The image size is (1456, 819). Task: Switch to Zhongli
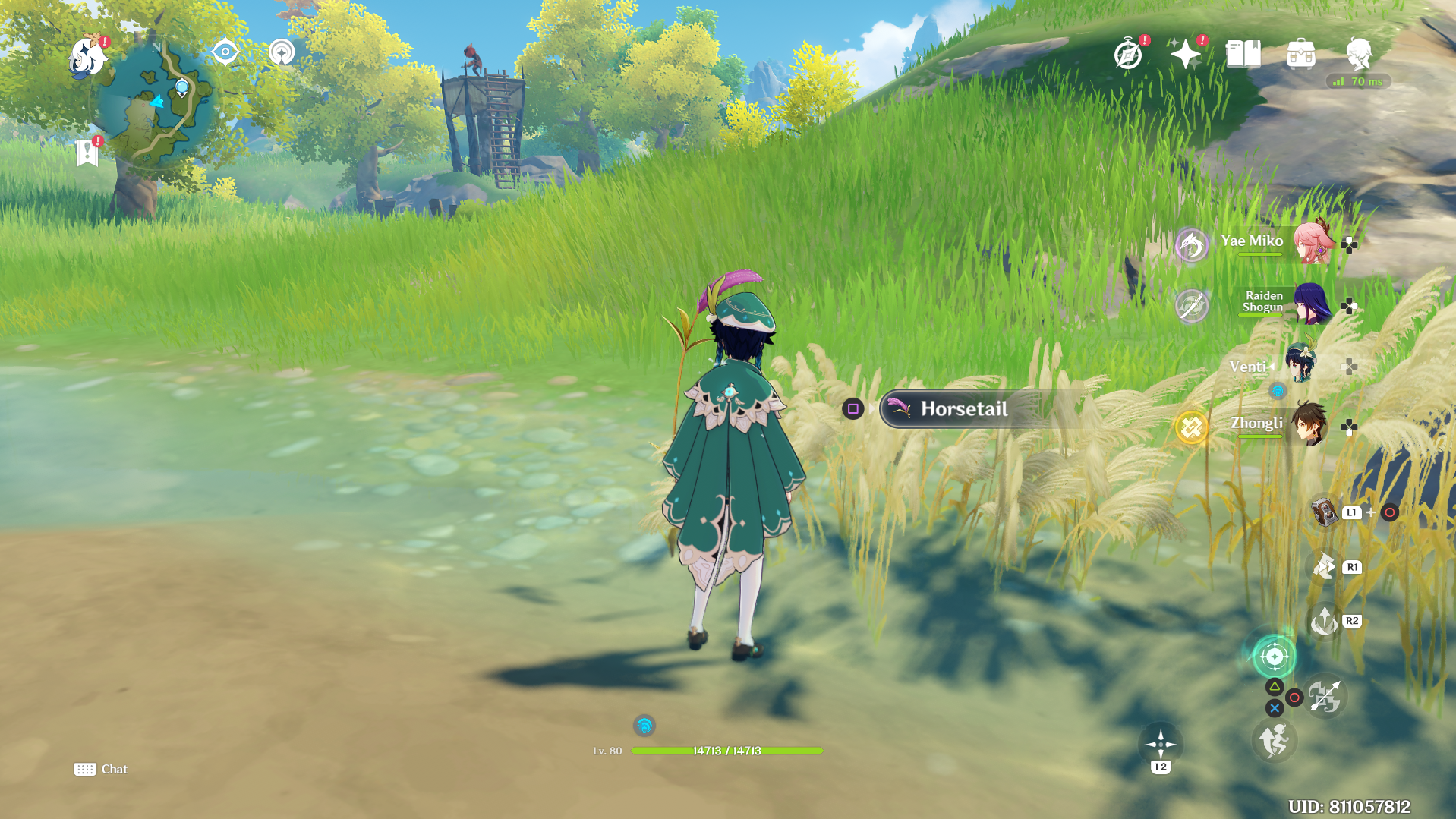coord(1310,425)
